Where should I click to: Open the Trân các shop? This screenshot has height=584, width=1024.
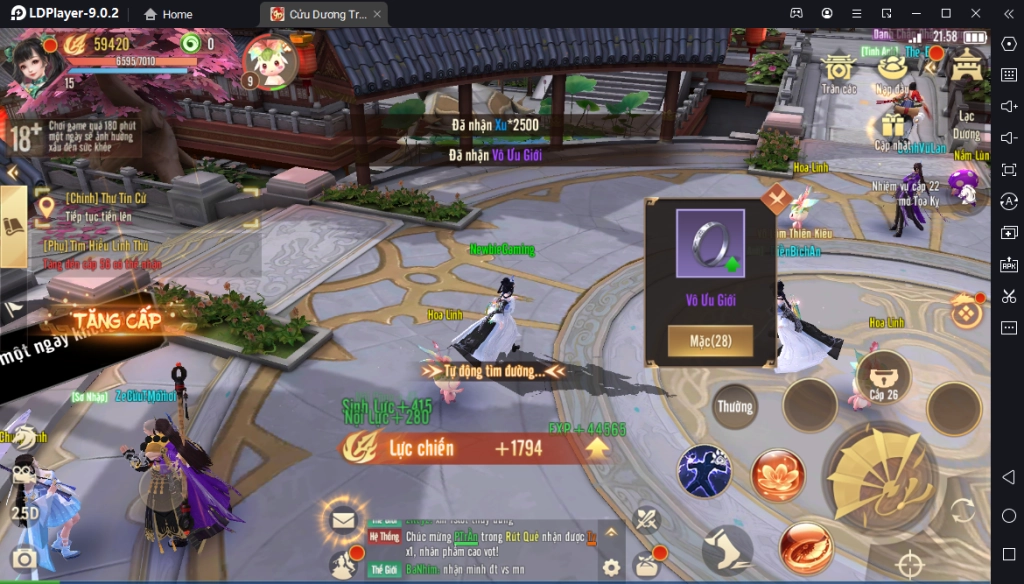pyautogui.click(x=839, y=70)
